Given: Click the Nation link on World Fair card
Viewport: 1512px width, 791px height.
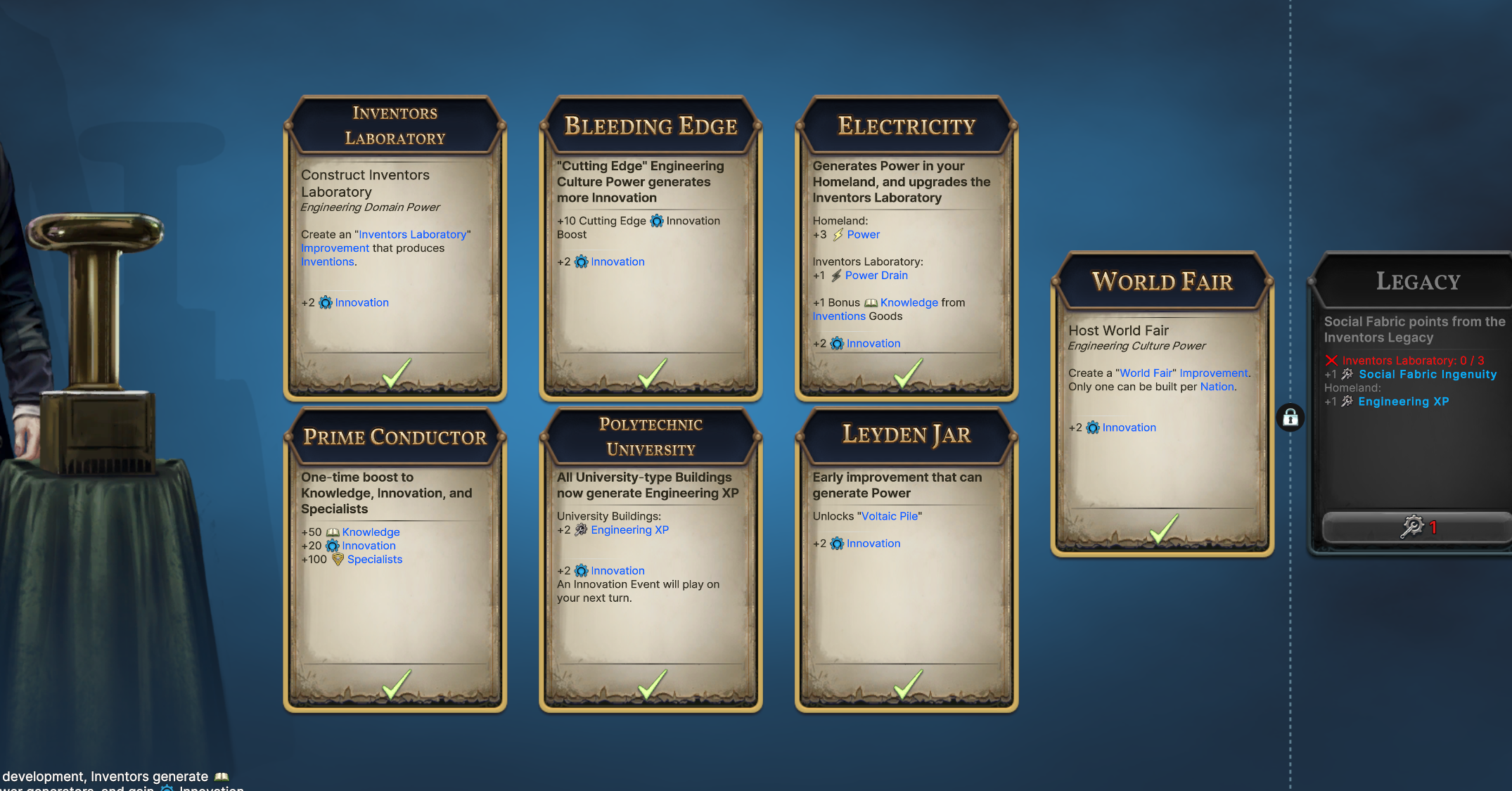Looking at the screenshot, I should pyautogui.click(x=1216, y=387).
